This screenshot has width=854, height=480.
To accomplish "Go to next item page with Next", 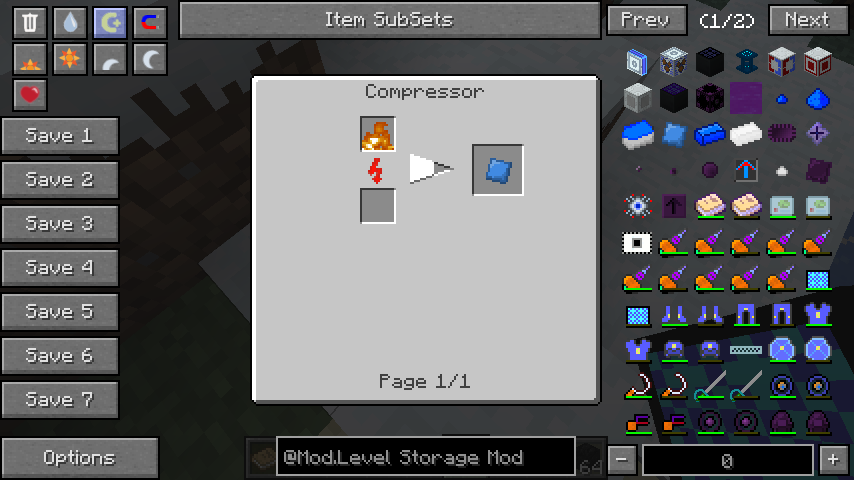I will (x=808, y=20).
